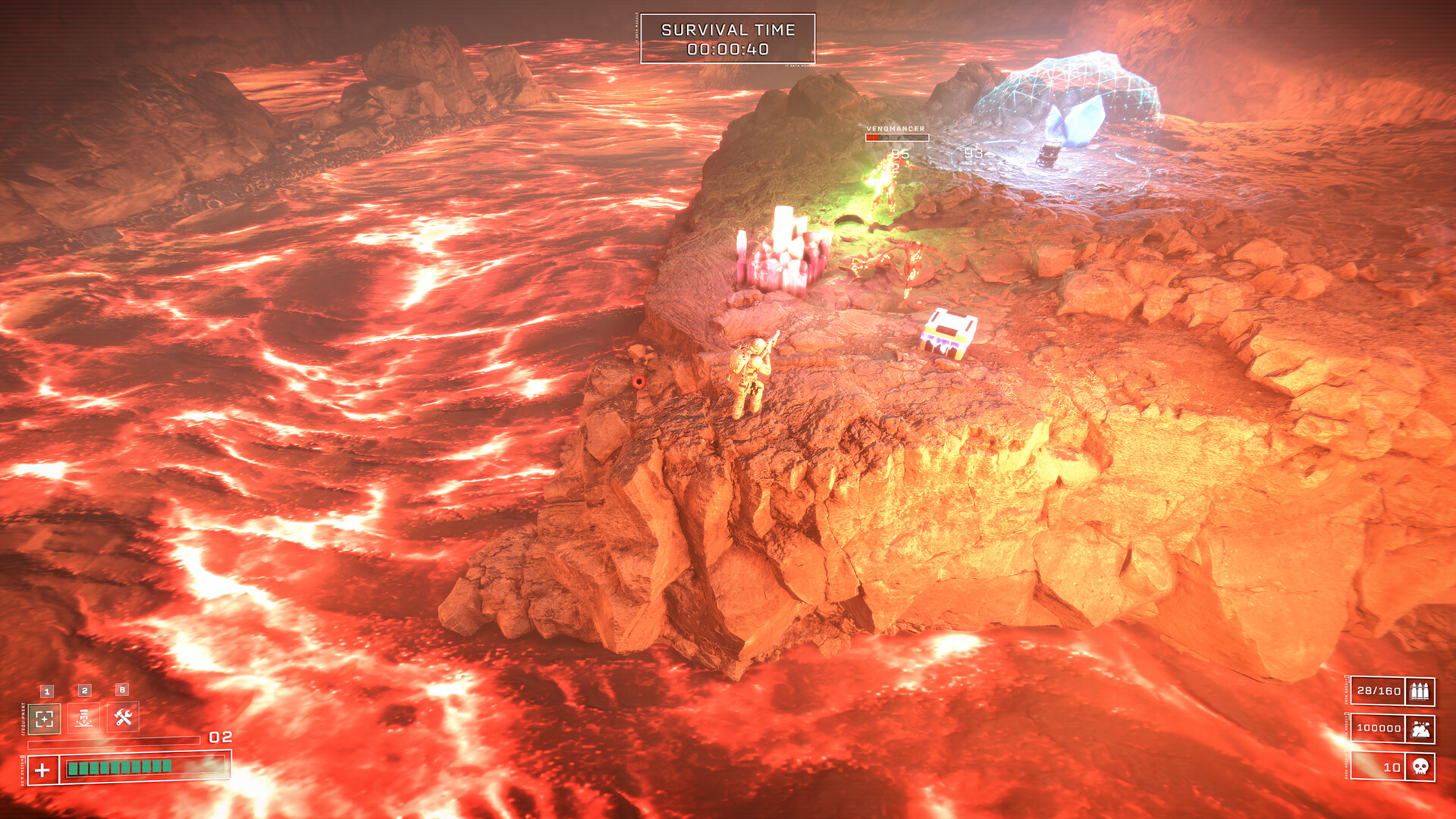This screenshot has width=1456, height=819.
Task: Select the sentry turret equipment in slot 2
Action: coord(83,717)
